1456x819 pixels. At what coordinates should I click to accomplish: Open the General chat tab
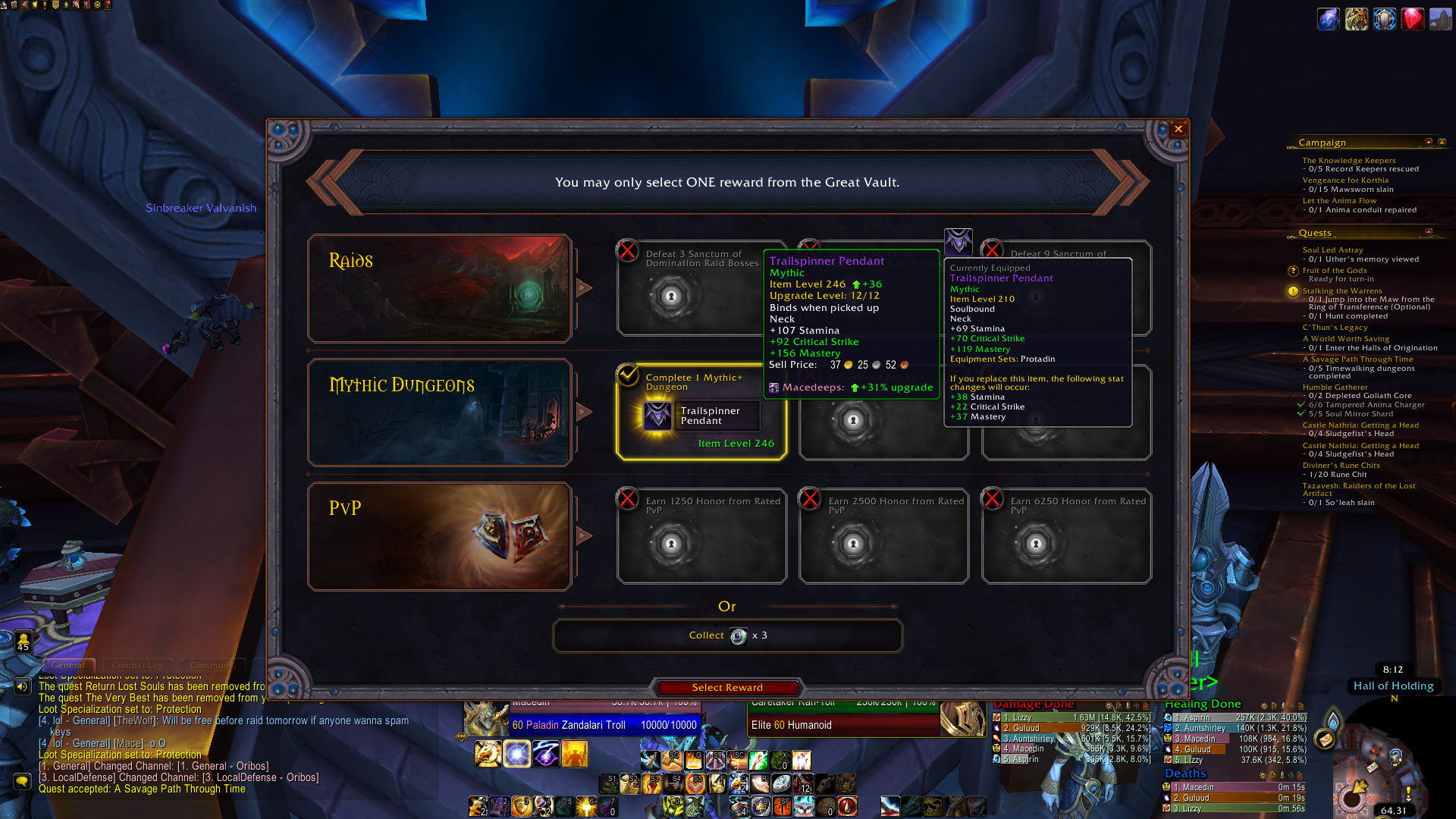pyautogui.click(x=68, y=665)
